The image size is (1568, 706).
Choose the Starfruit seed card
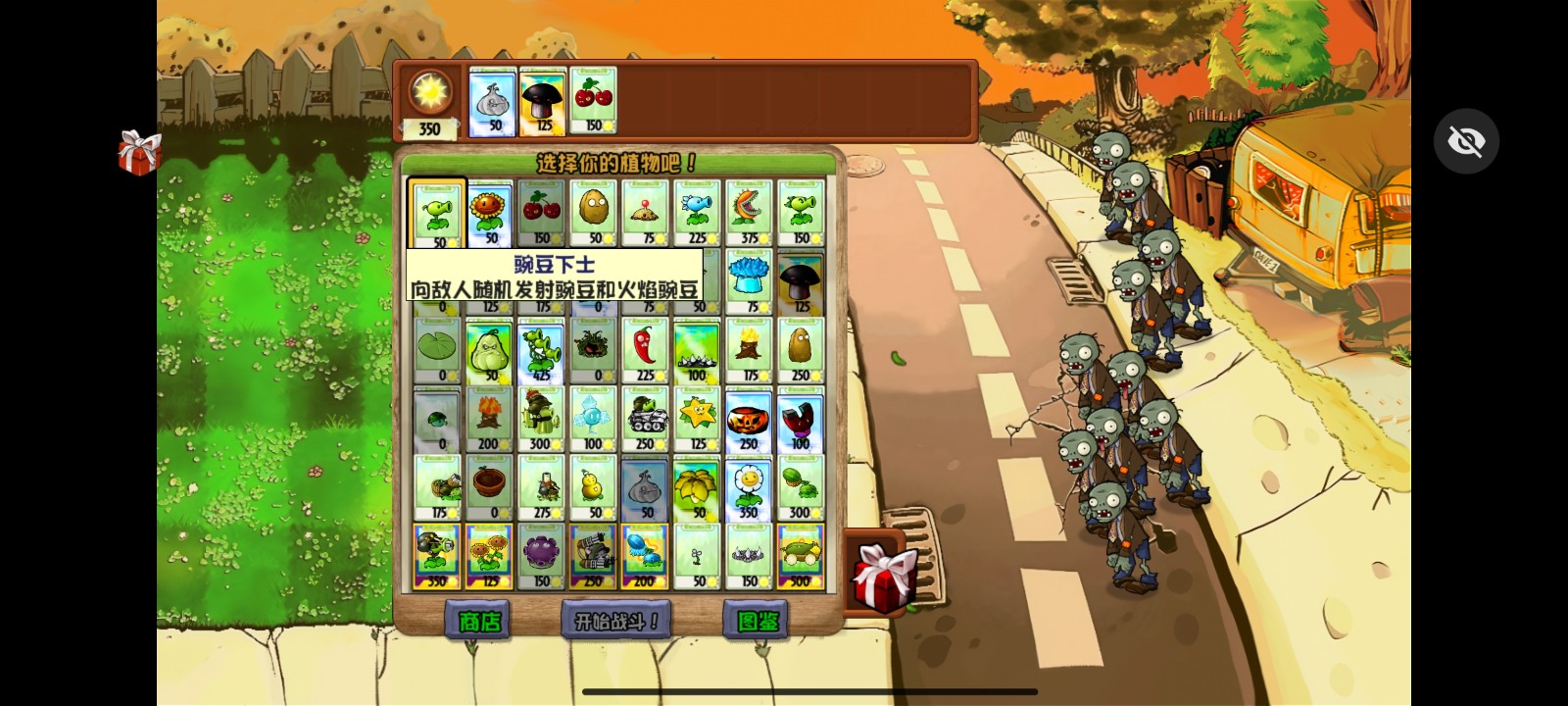697,417
